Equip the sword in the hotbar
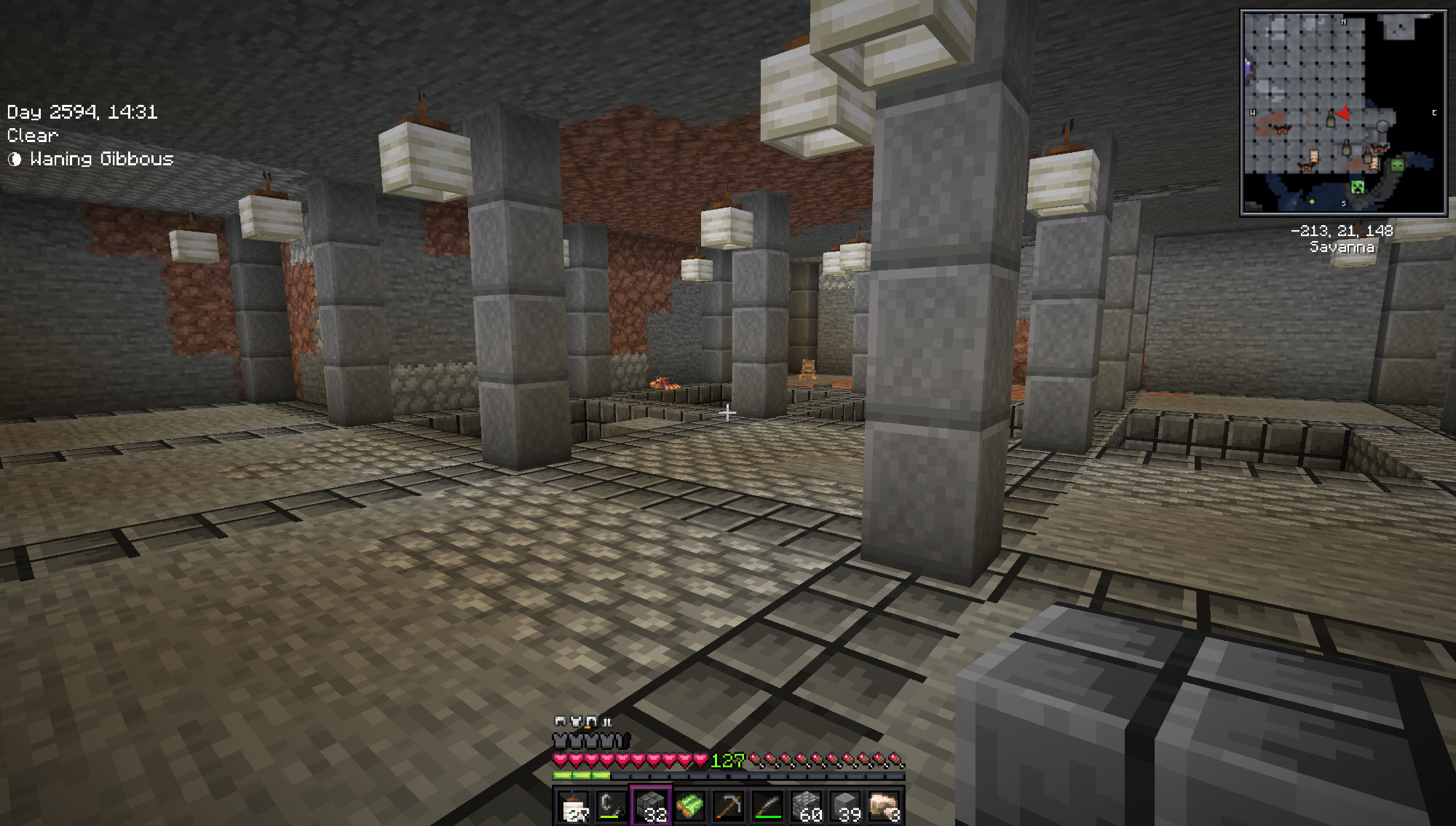This screenshot has width=1456, height=826. (x=767, y=807)
